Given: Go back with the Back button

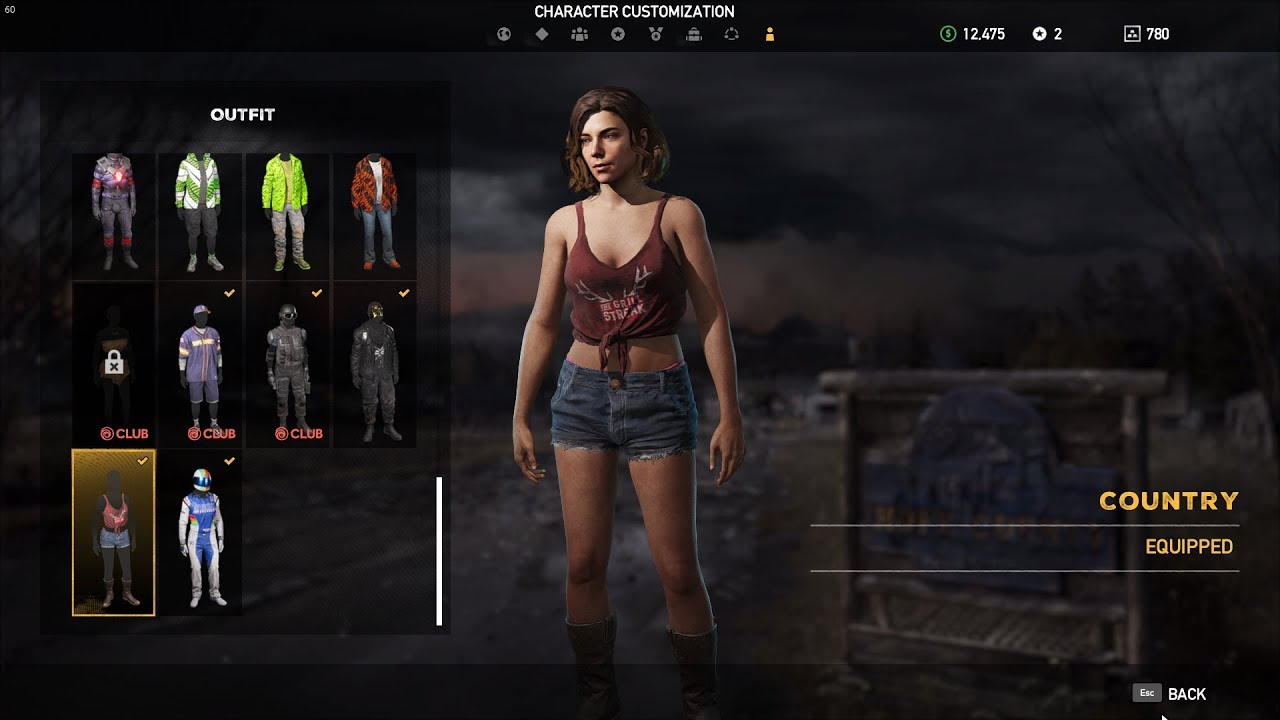Looking at the screenshot, I should [x=1185, y=694].
